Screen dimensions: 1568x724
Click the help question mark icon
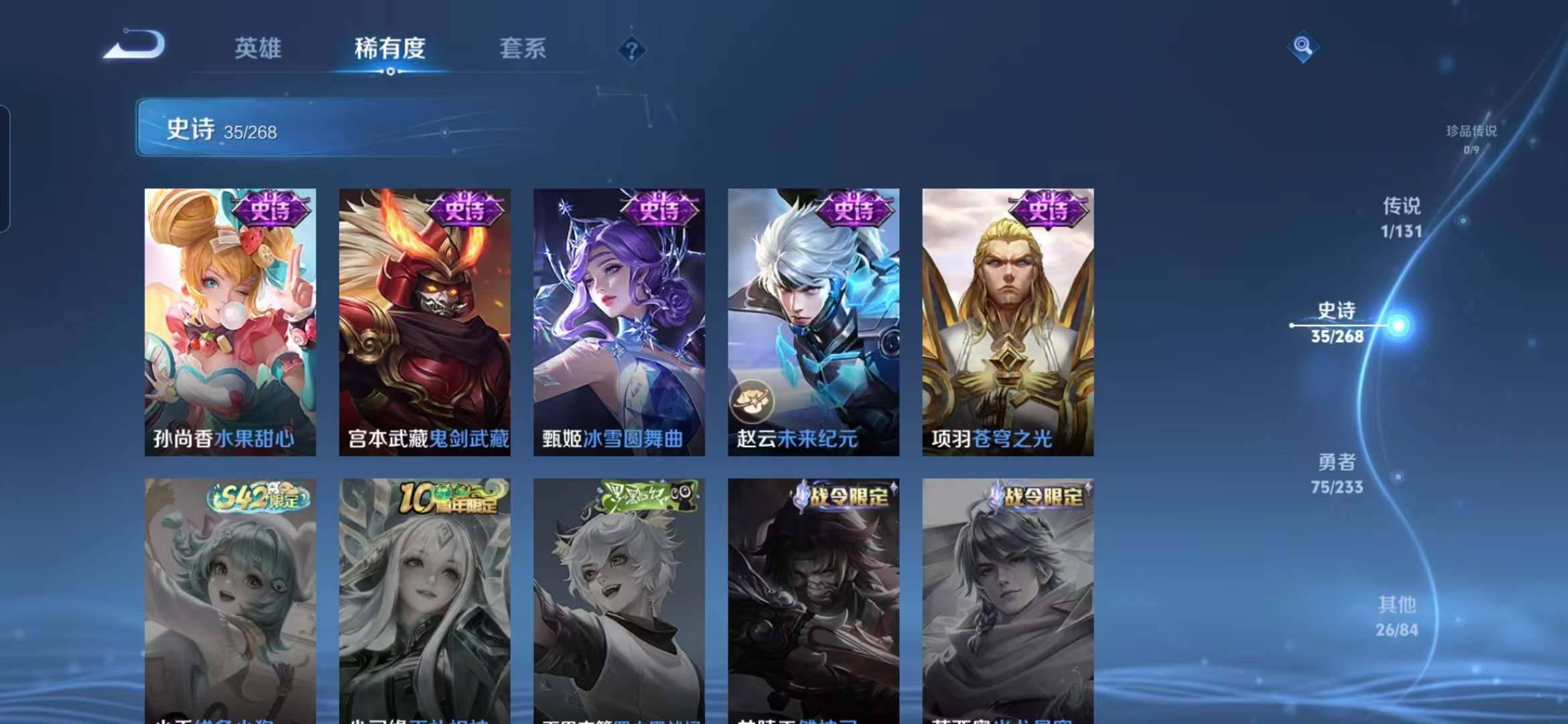click(x=631, y=49)
